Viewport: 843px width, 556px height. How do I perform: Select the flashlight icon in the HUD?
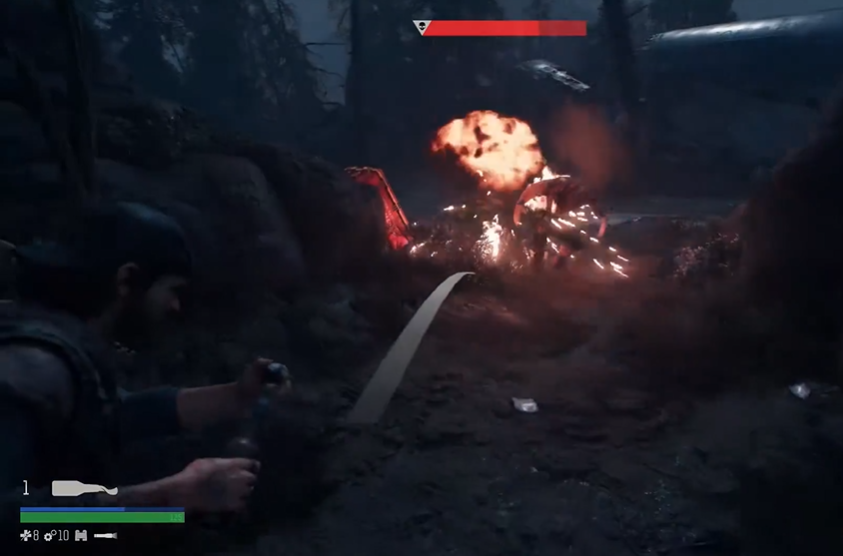coord(105,536)
